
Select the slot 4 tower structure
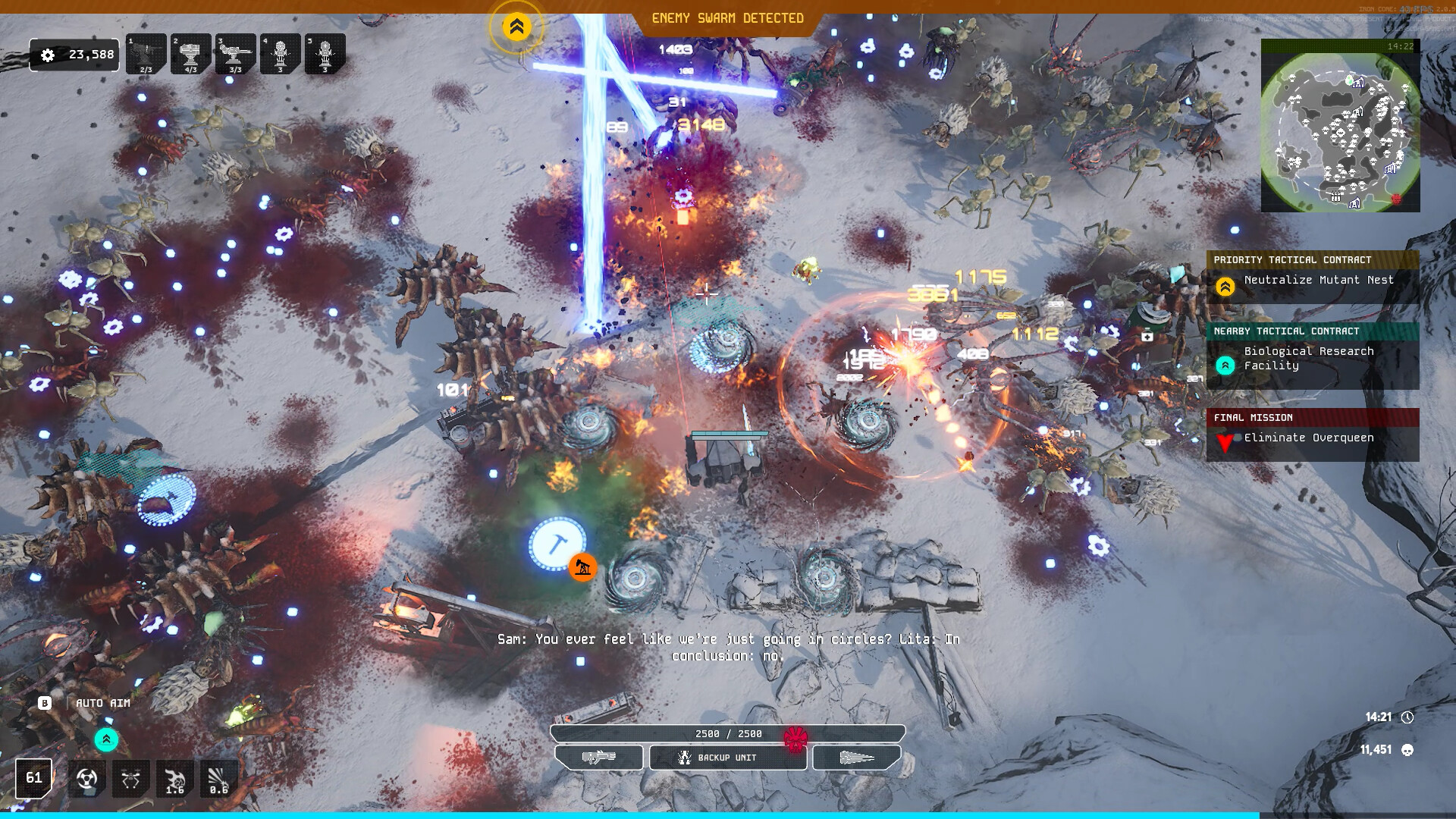click(280, 54)
